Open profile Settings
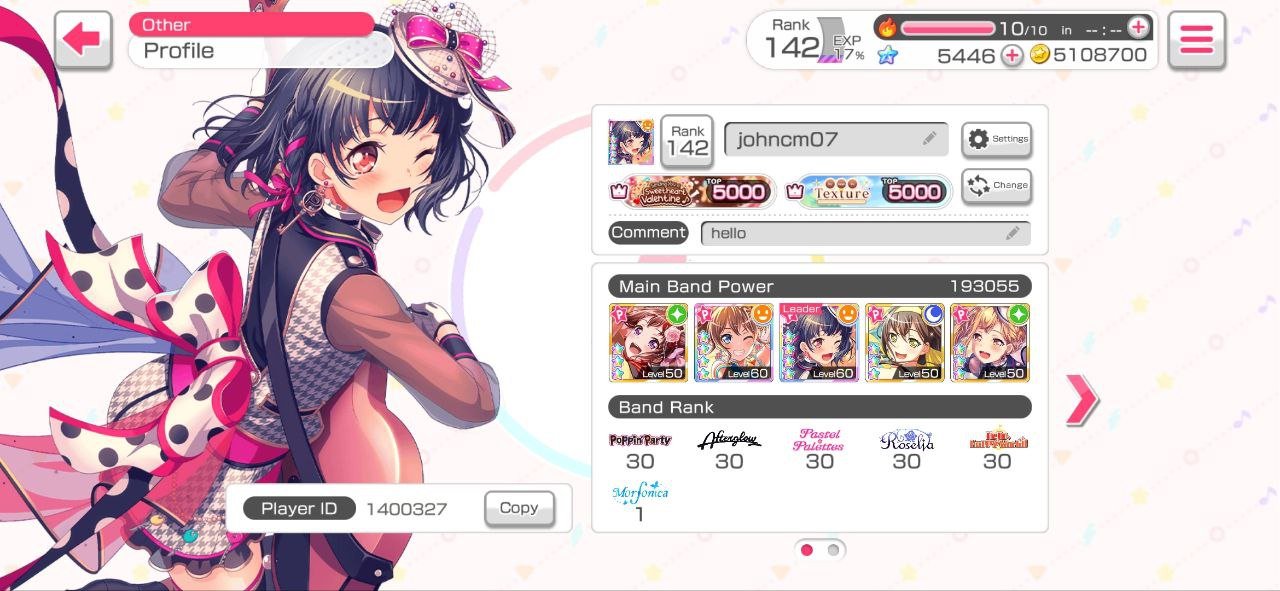 997,140
